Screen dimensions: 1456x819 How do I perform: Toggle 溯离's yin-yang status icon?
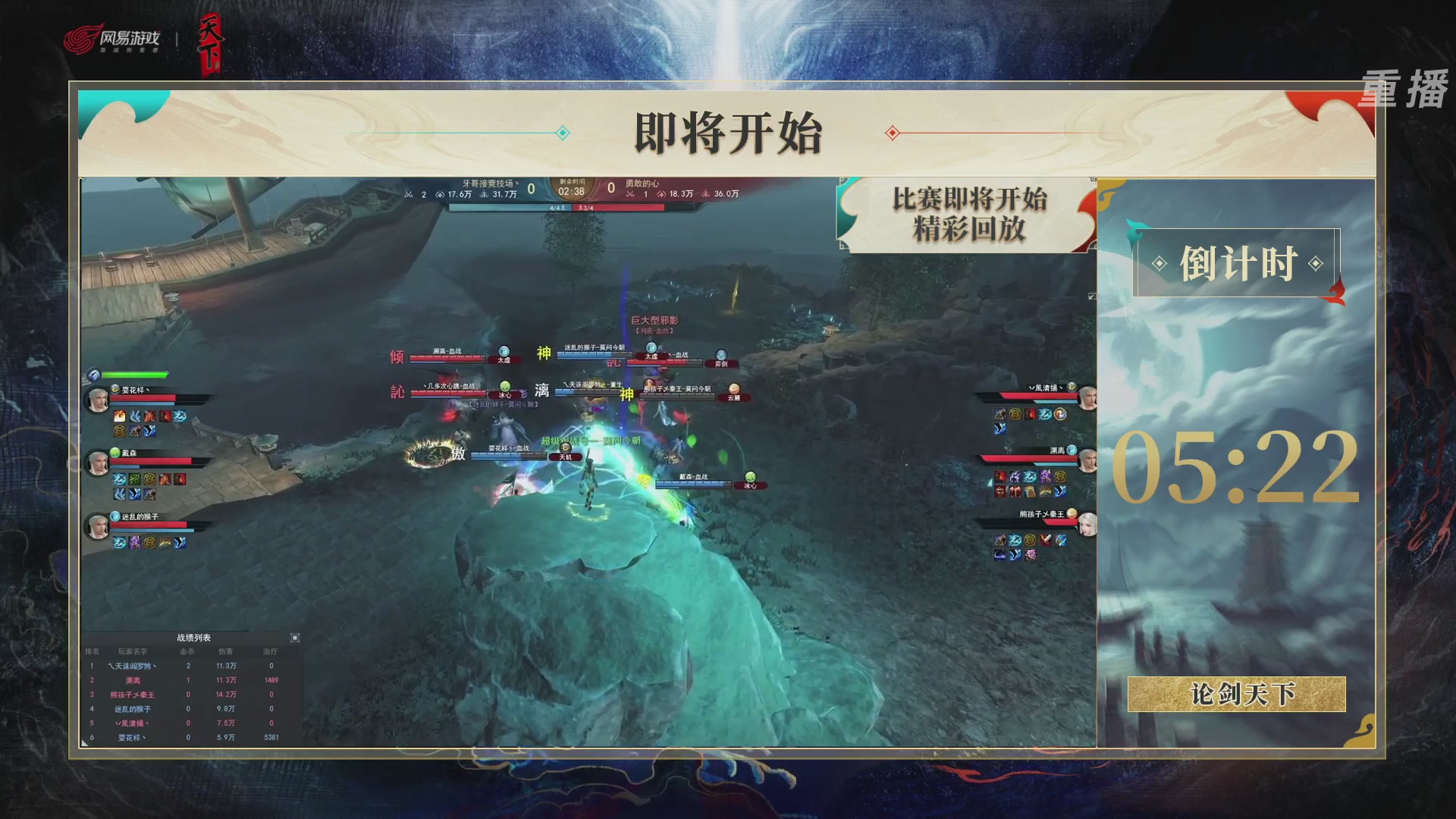coord(1072,450)
